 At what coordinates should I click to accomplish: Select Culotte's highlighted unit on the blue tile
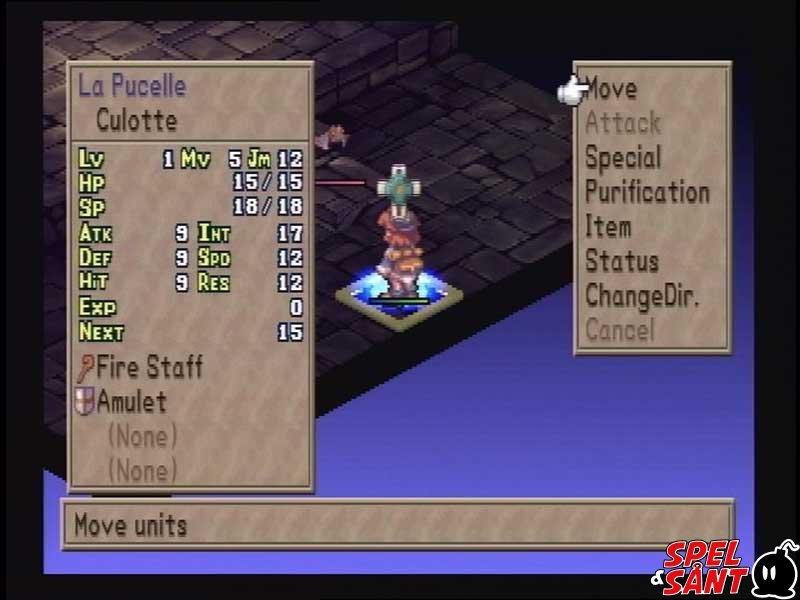pyautogui.click(x=397, y=250)
